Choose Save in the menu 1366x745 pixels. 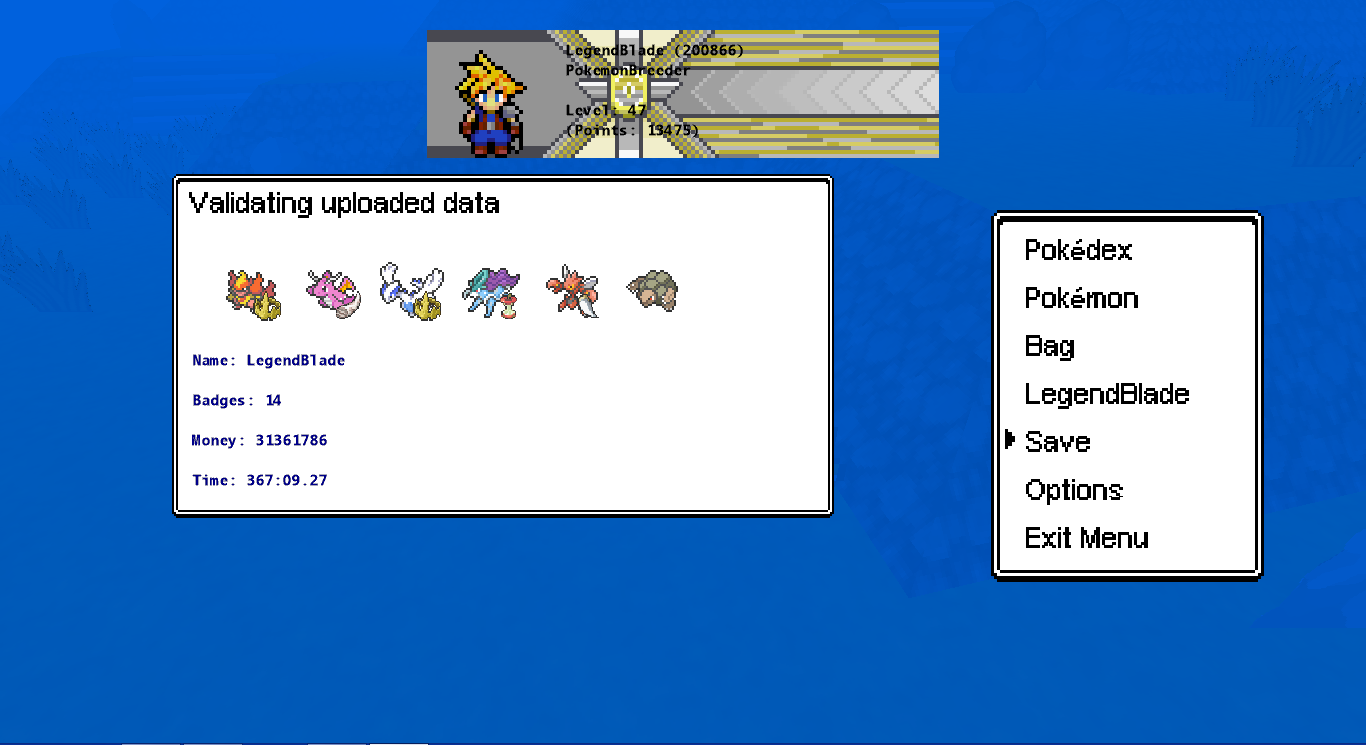(x=1057, y=442)
